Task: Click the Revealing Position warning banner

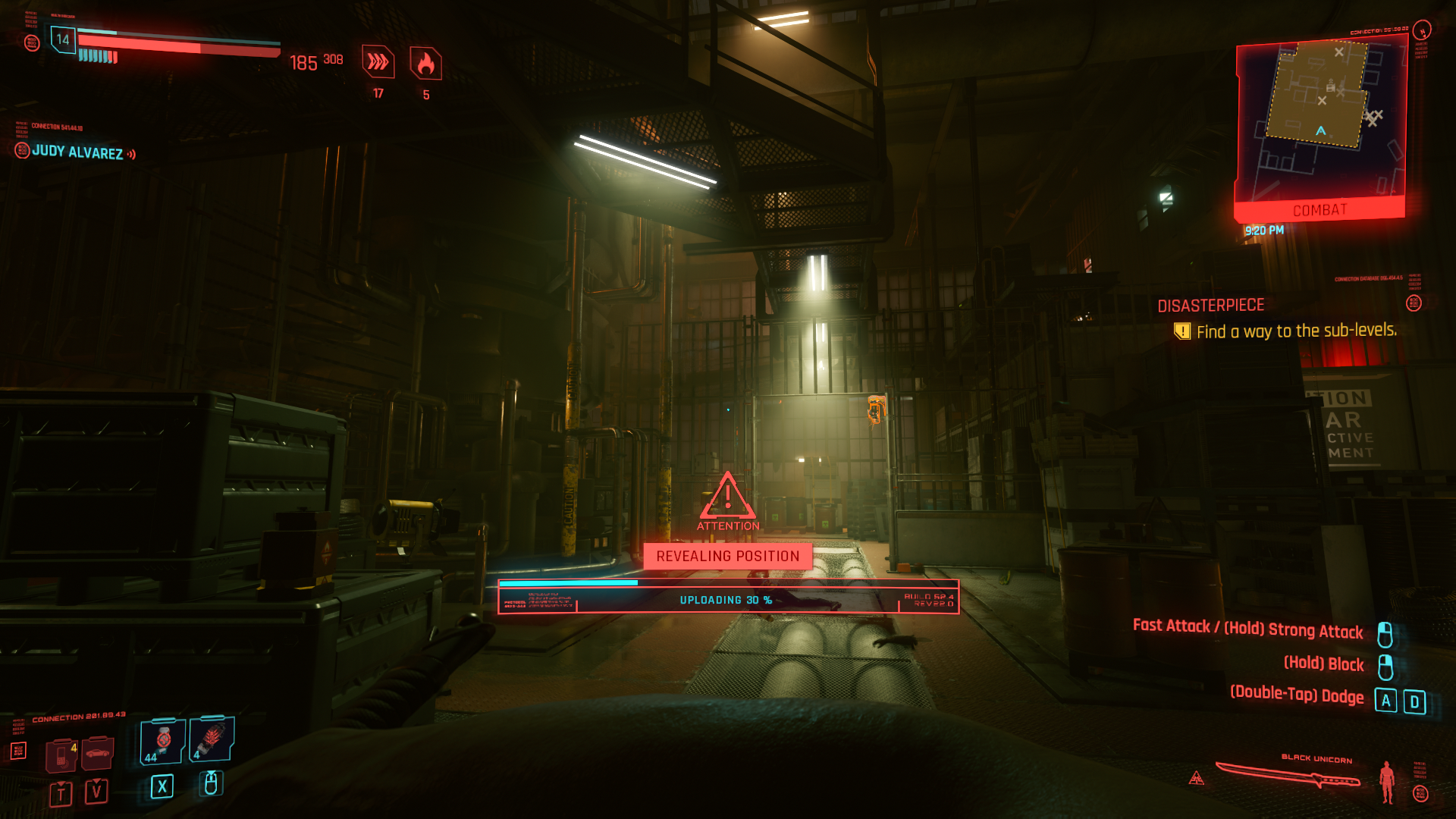Action: (727, 556)
